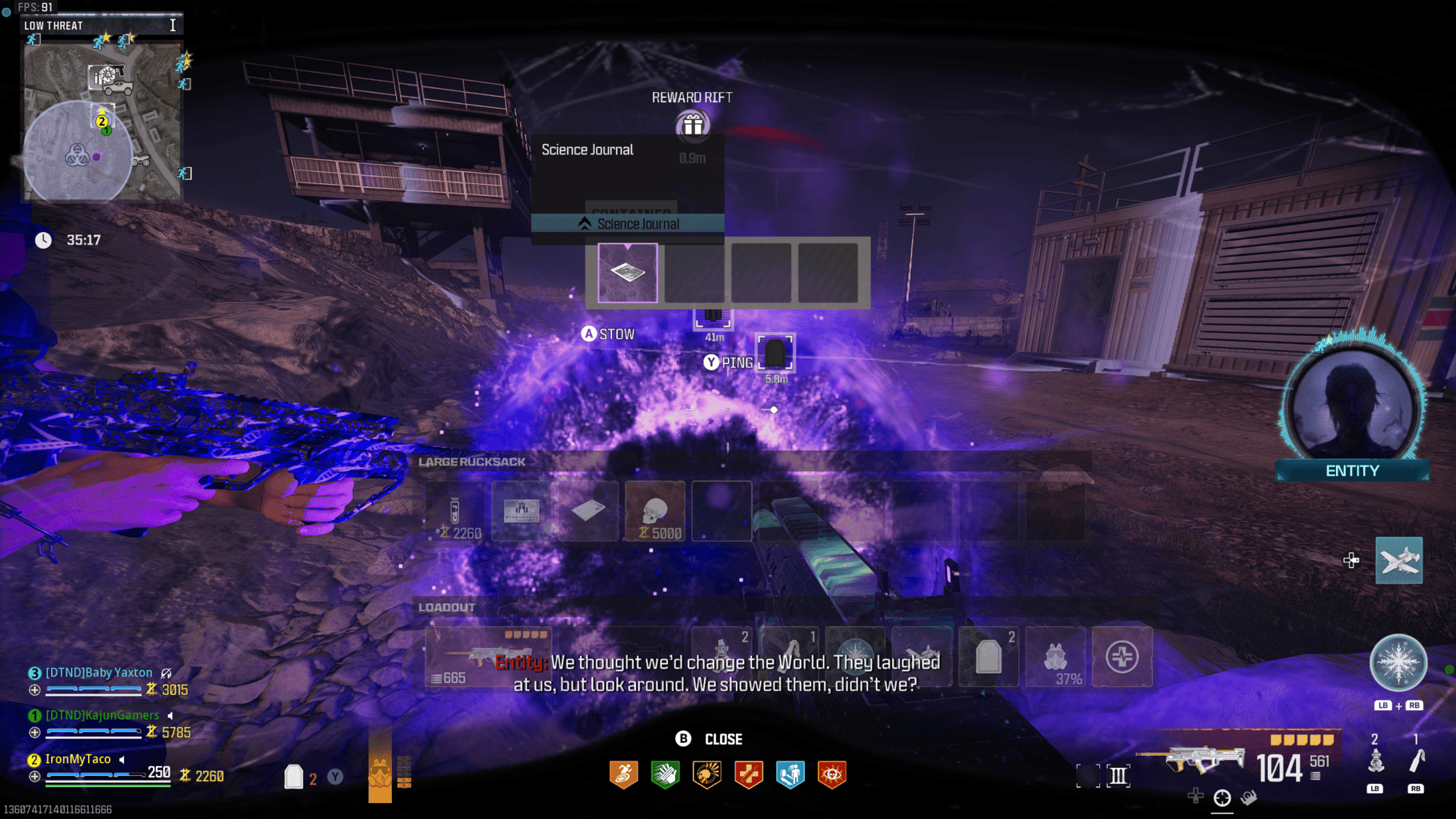Select the Speed Cola perk icon
Image resolution: width=1456 pixels, height=819 pixels.
[666, 773]
